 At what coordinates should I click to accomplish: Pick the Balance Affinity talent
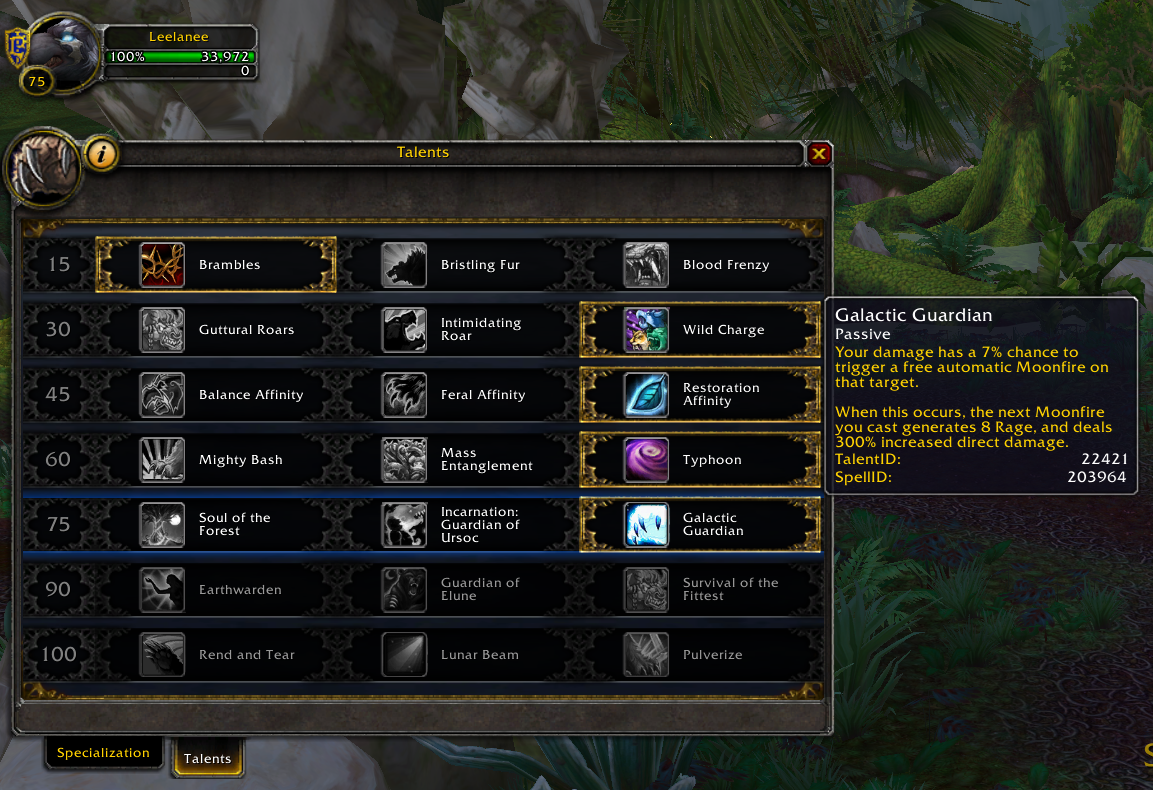(x=216, y=395)
